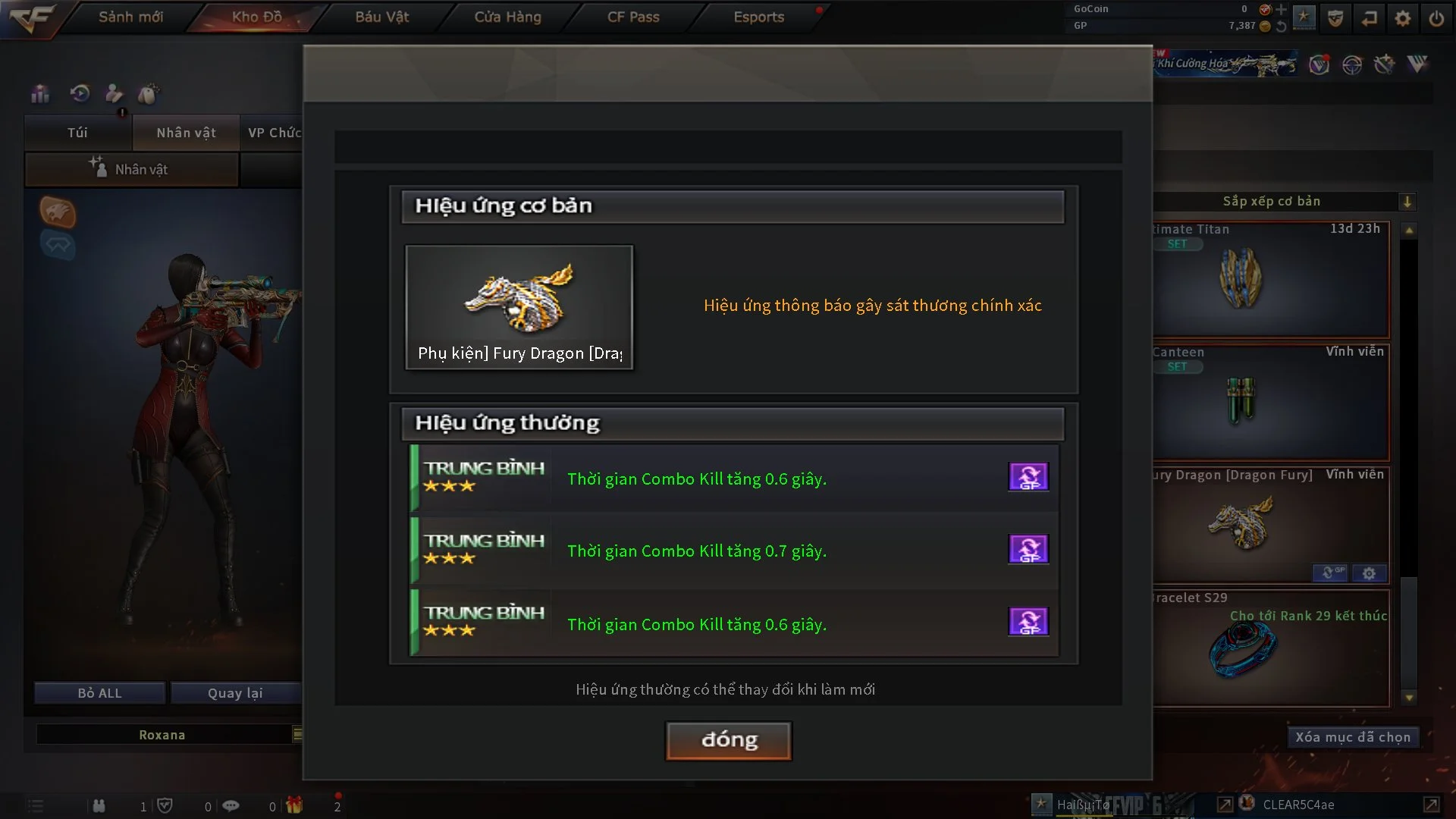Screen dimensions: 1456x819
Task: Click the Xóa mục đã chọn button
Action: pos(1353,736)
